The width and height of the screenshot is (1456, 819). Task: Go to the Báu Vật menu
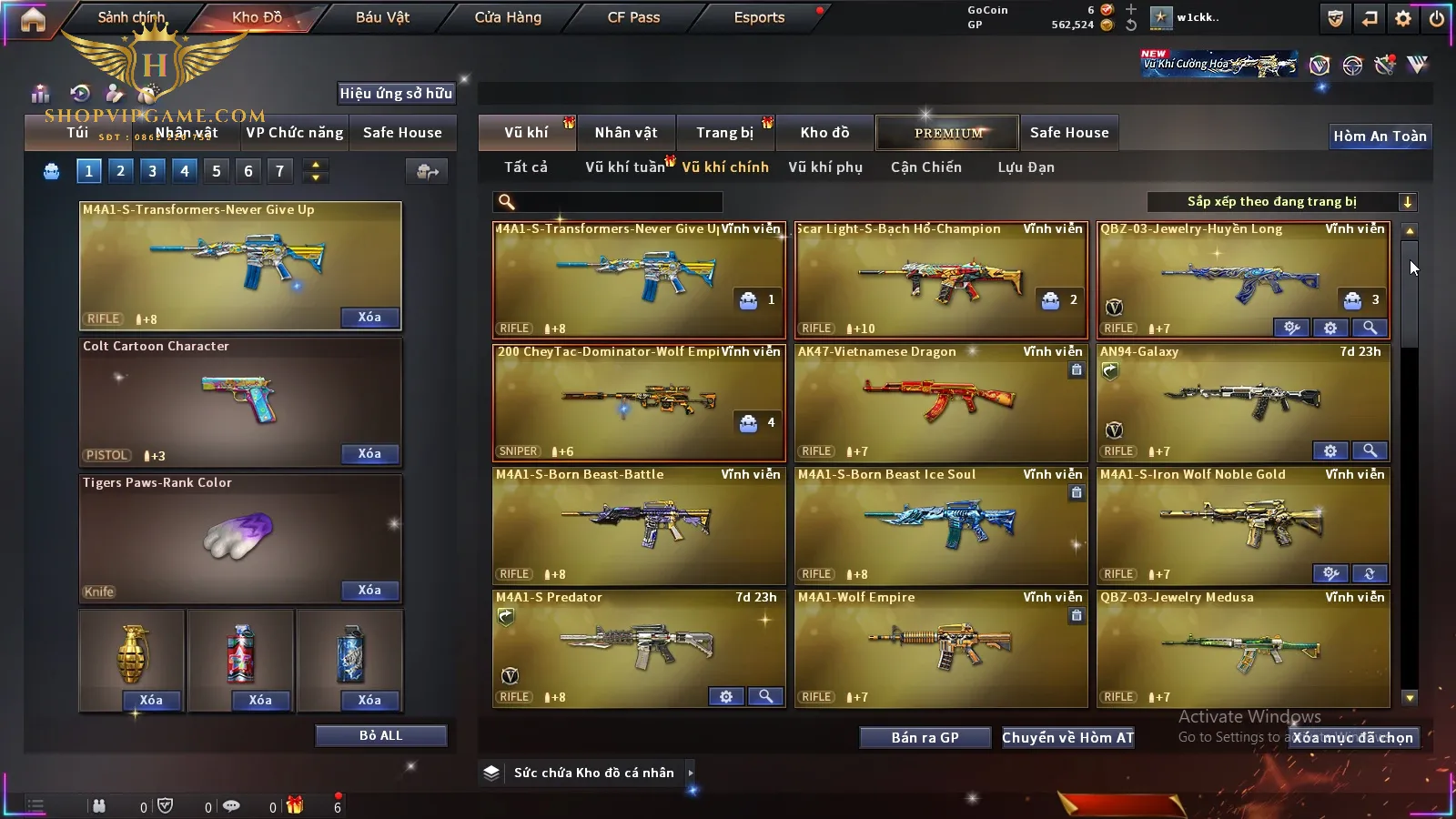click(382, 17)
